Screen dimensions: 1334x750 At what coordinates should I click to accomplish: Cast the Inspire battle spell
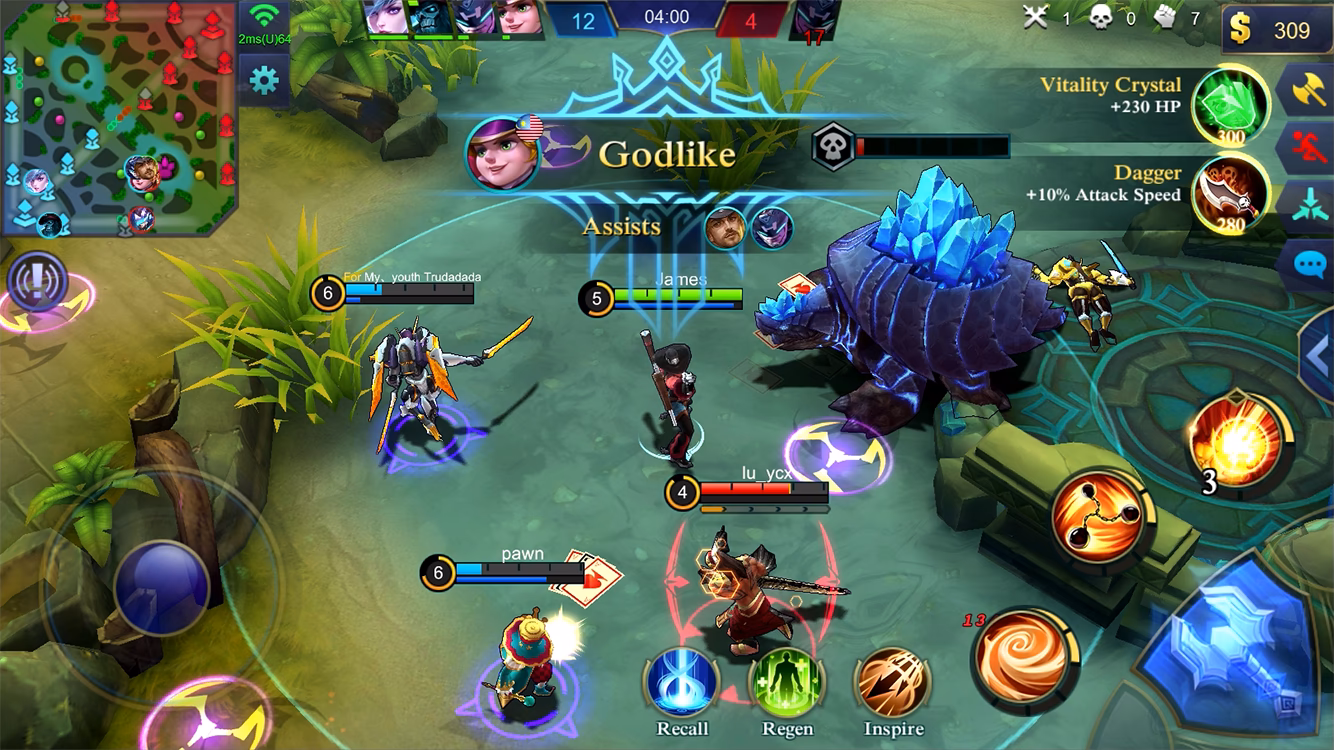(891, 685)
